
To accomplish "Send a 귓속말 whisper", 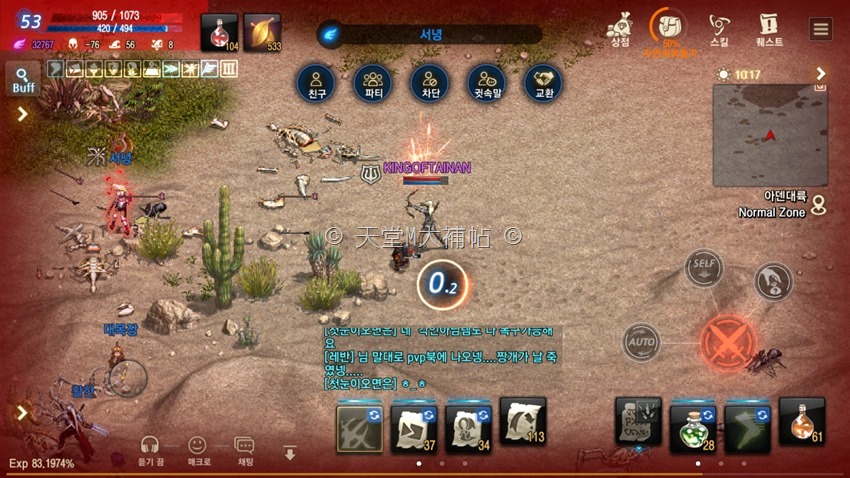I will (487, 82).
